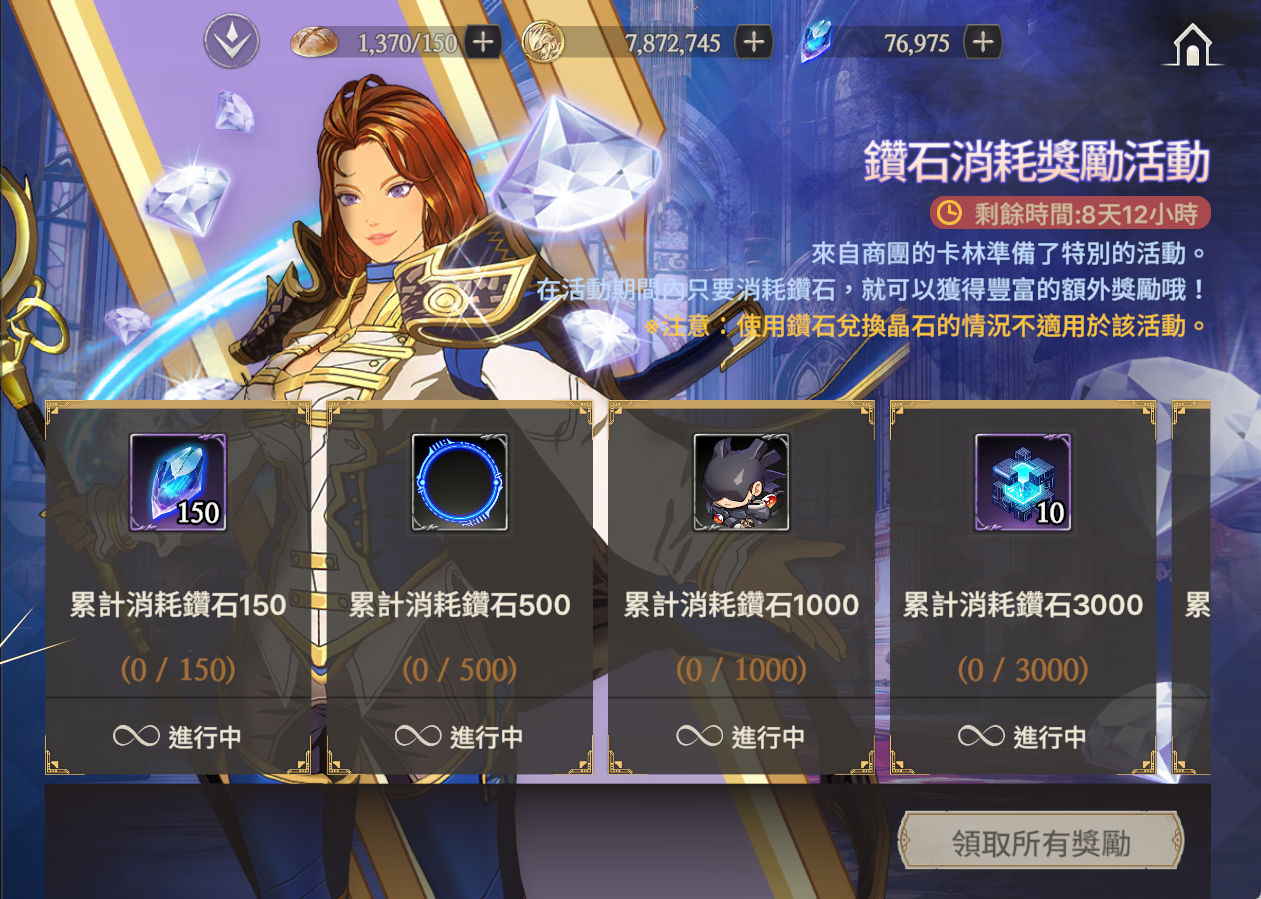Viewport: 1261px width, 899px height.
Task: Expand the round dropdown arrow emblem
Action: click(231, 42)
